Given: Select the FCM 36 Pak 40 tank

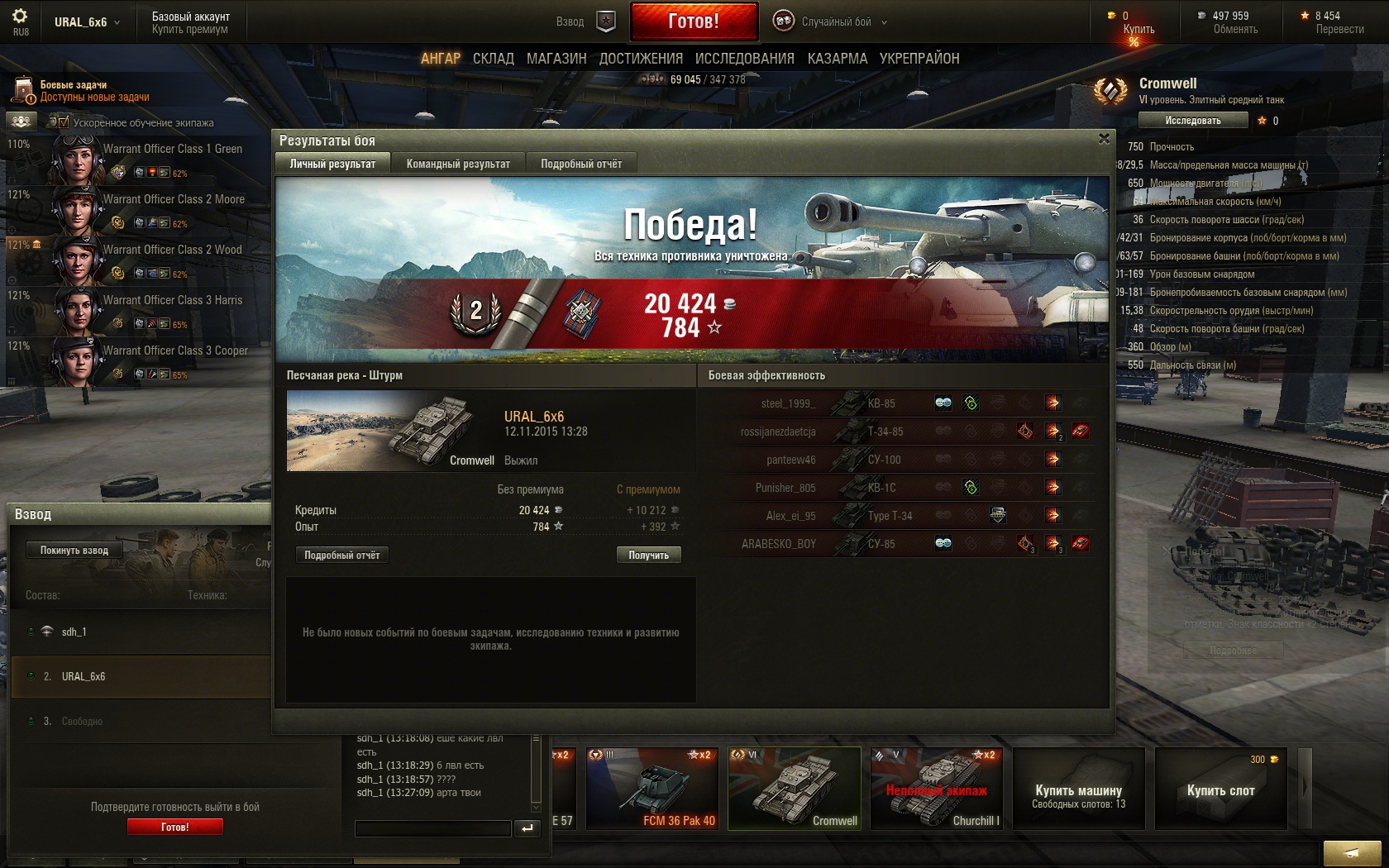Looking at the screenshot, I should tap(652, 788).
